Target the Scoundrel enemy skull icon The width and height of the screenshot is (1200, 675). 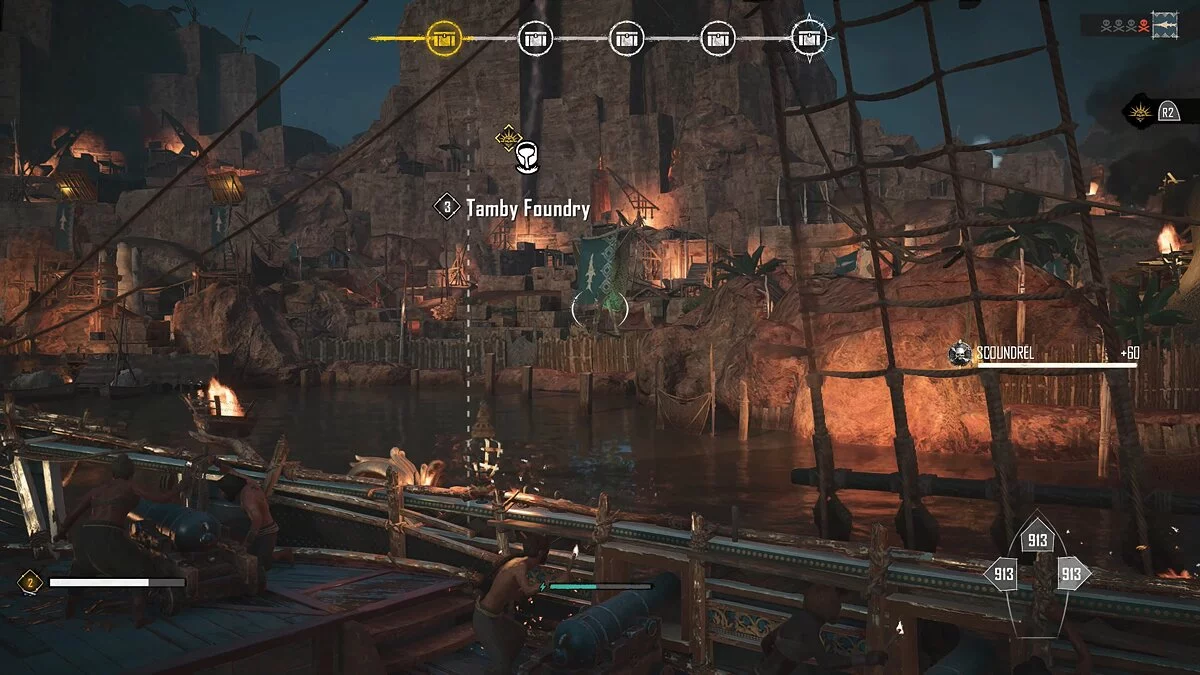(960, 353)
